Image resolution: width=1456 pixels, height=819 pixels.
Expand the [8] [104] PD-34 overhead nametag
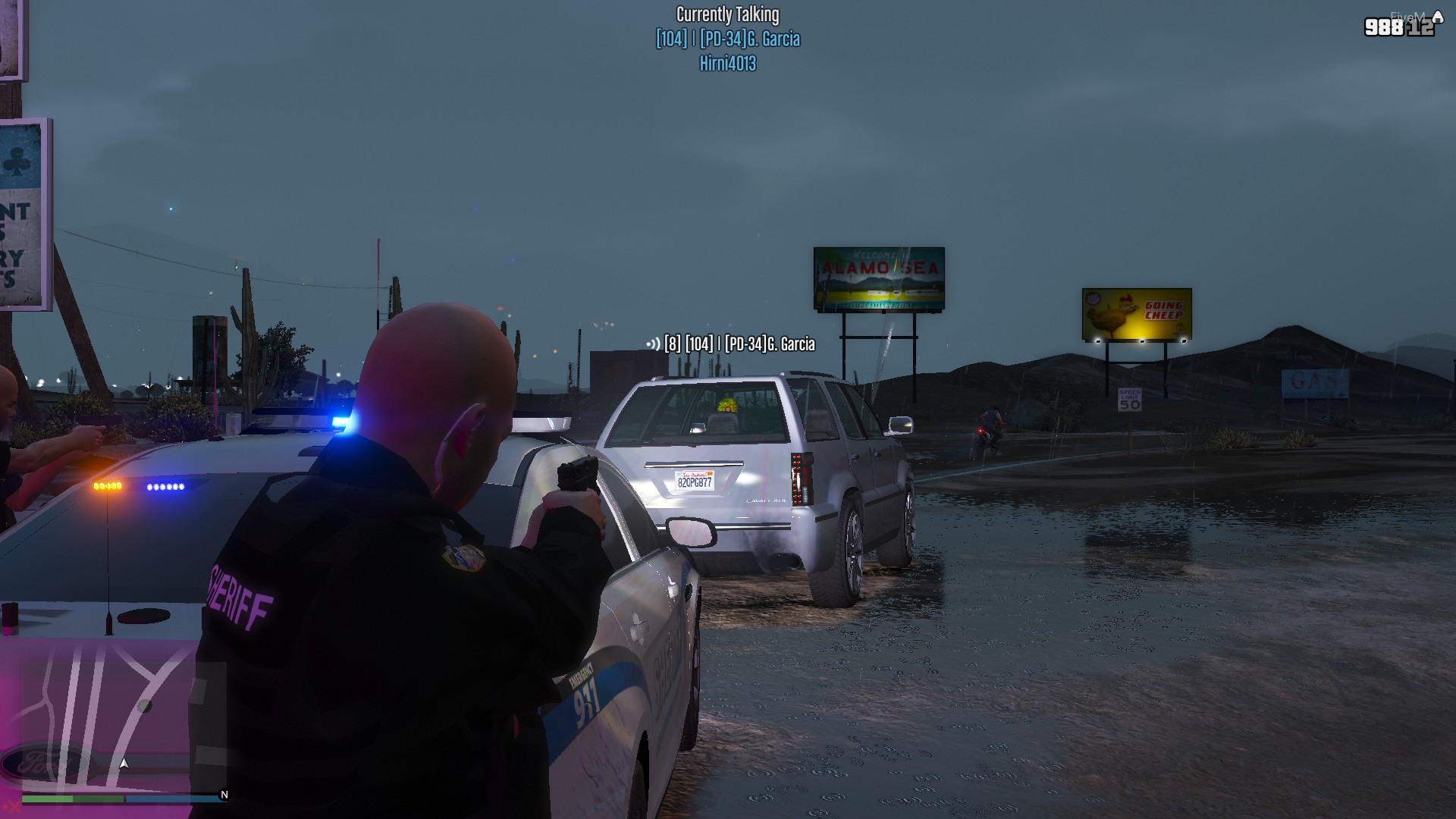[x=738, y=344]
